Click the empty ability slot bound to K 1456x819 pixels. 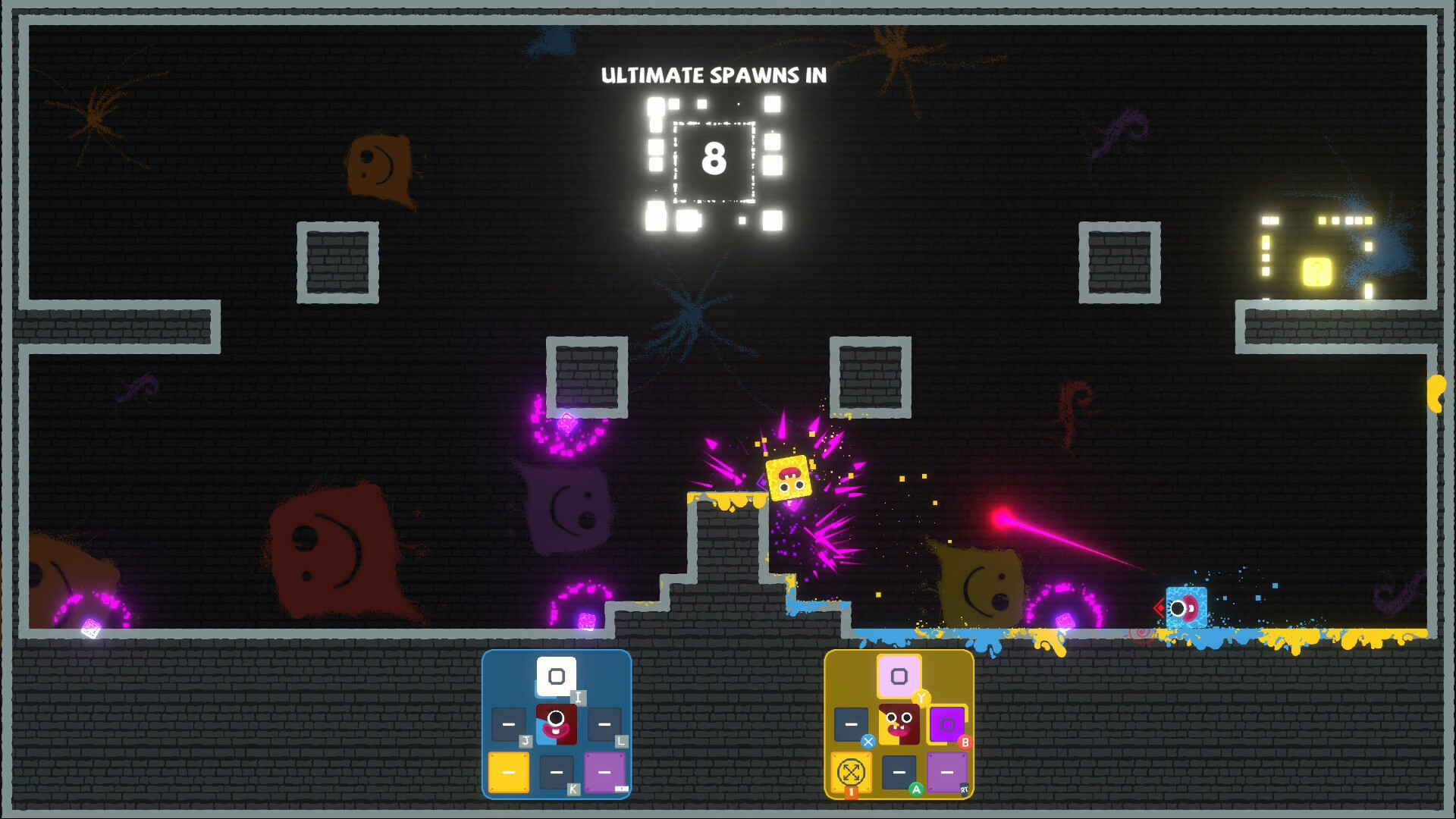tap(556, 772)
